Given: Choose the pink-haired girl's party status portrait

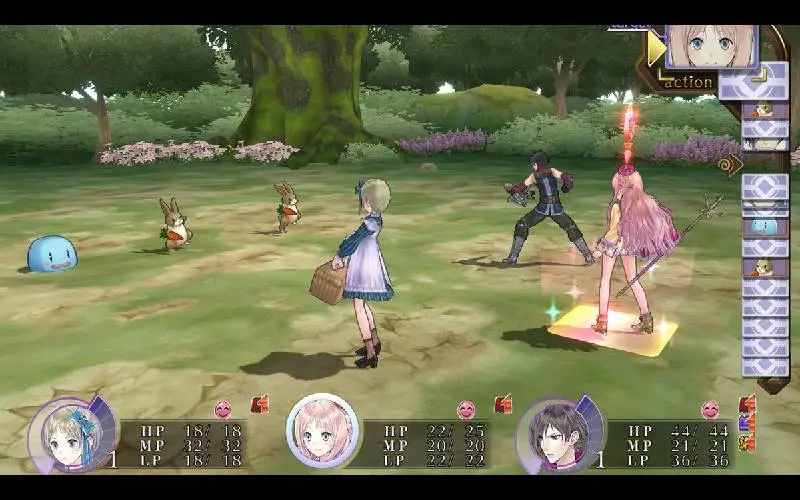Looking at the screenshot, I should (x=323, y=431).
